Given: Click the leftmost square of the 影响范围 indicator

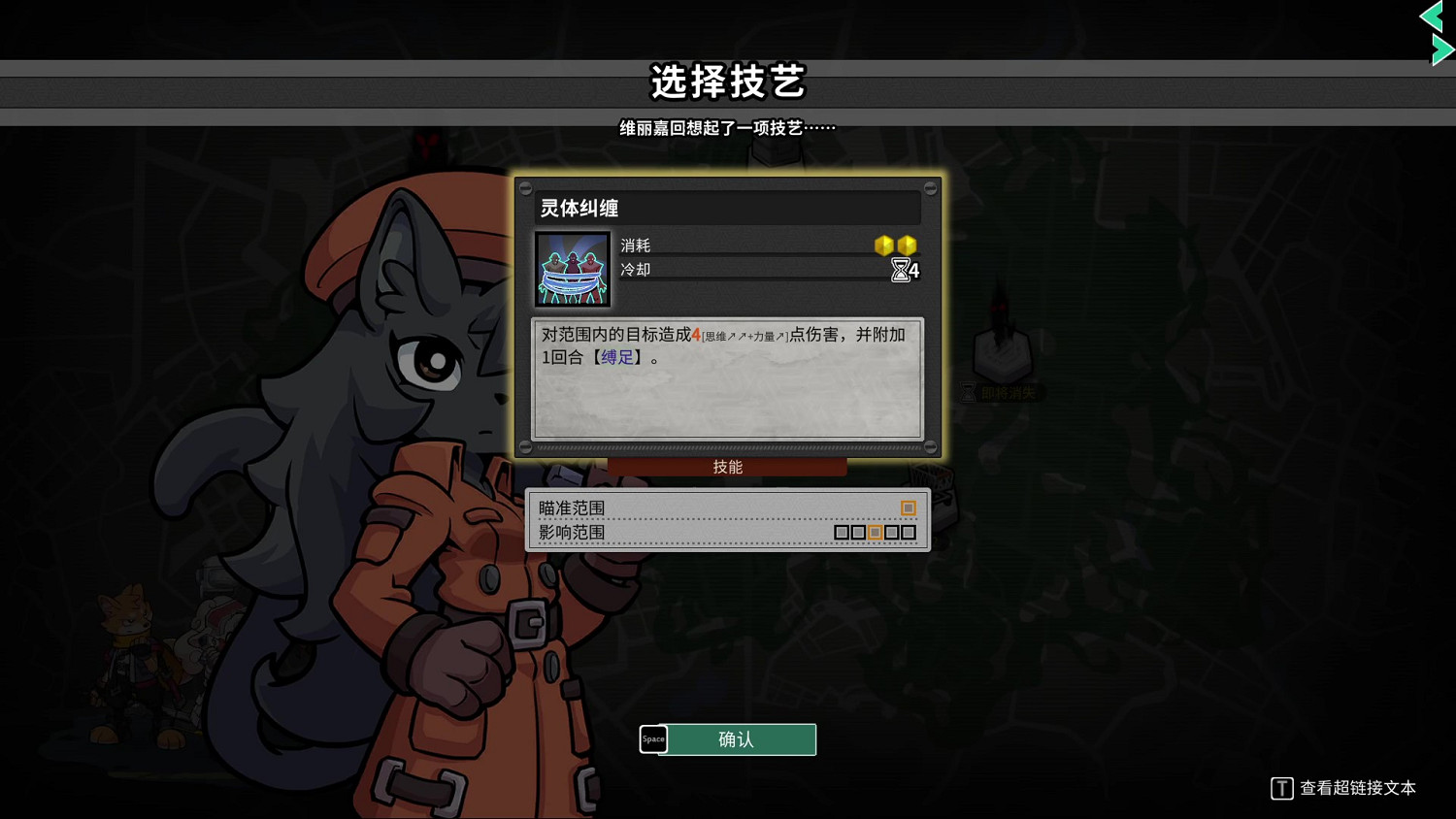Looking at the screenshot, I should (x=844, y=532).
